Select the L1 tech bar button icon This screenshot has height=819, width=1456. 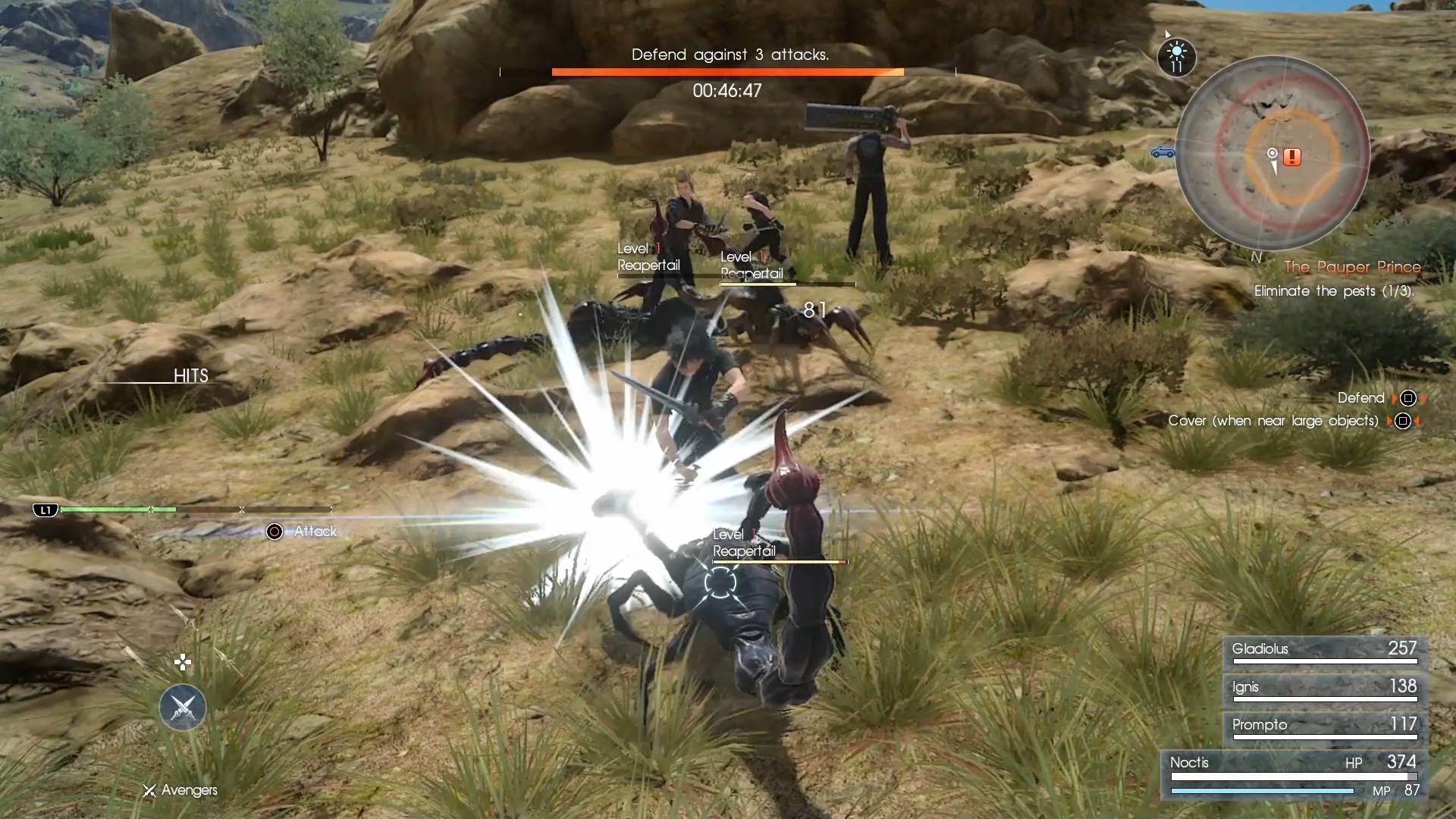(x=45, y=510)
